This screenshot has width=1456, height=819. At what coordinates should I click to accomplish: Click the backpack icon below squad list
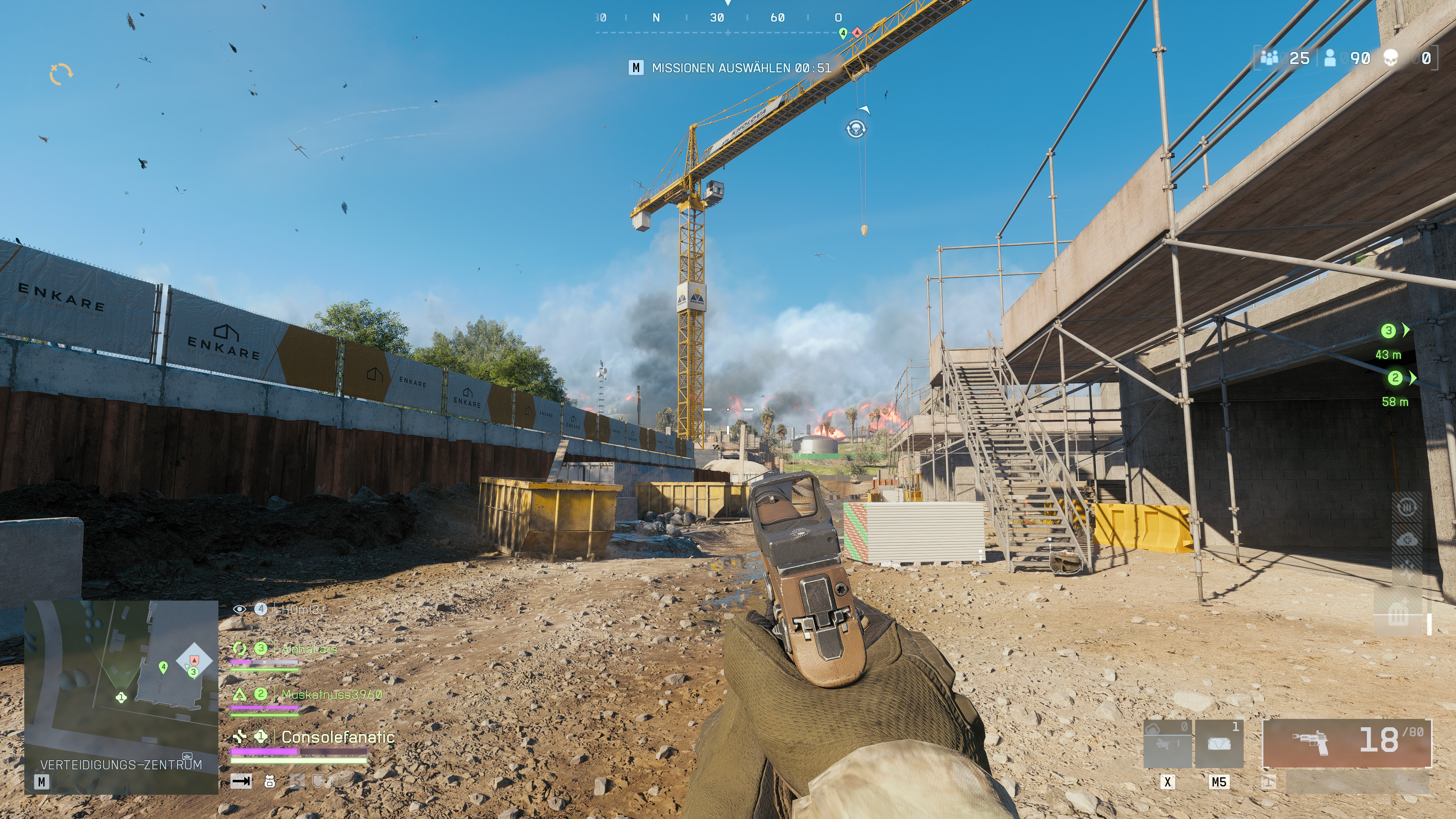270,782
